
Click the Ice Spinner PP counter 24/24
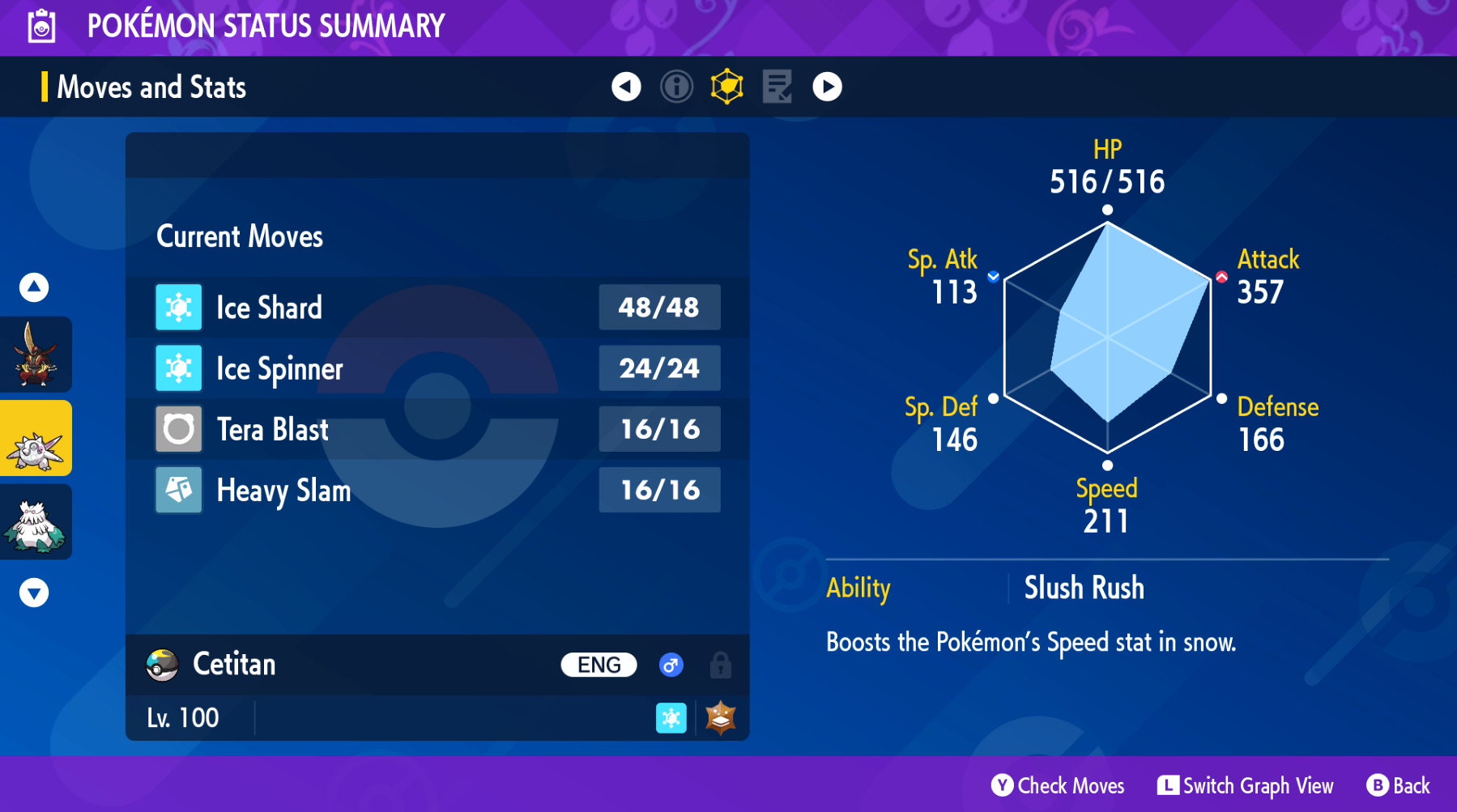coord(658,368)
